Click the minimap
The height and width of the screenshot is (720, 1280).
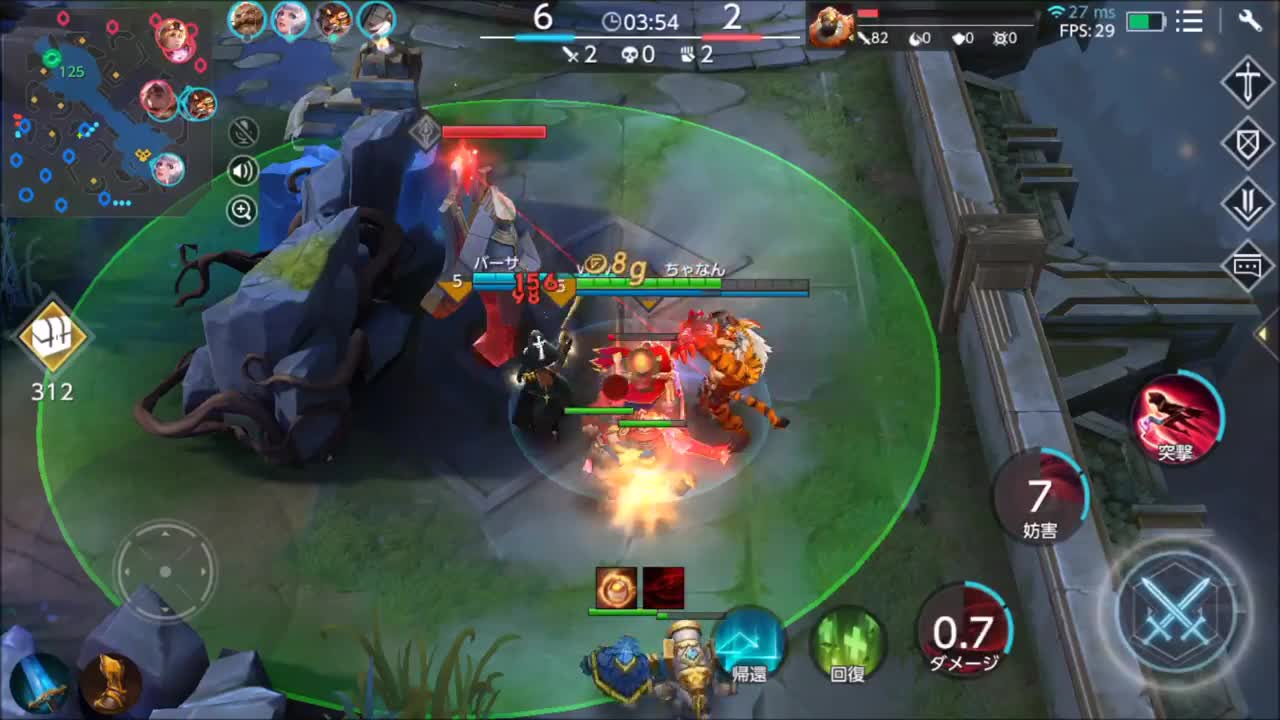click(105, 110)
